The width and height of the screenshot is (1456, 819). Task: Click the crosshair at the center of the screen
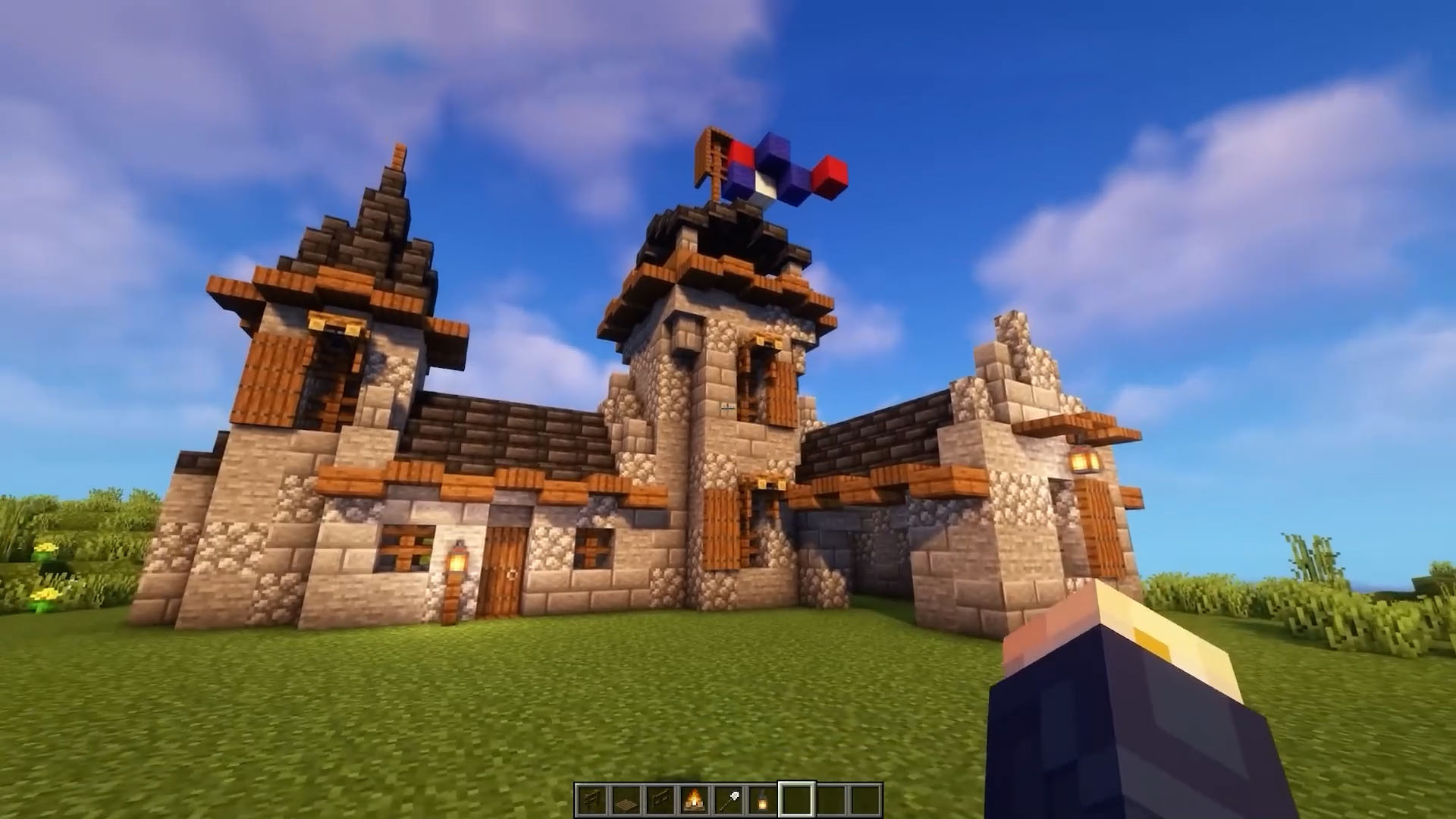click(x=728, y=409)
